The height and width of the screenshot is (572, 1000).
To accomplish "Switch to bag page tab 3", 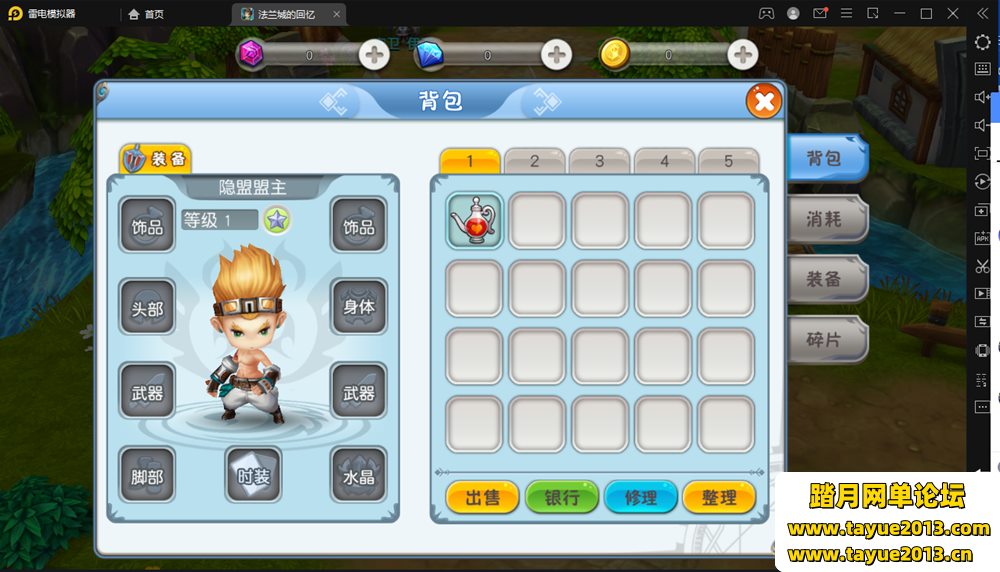I will [599, 161].
